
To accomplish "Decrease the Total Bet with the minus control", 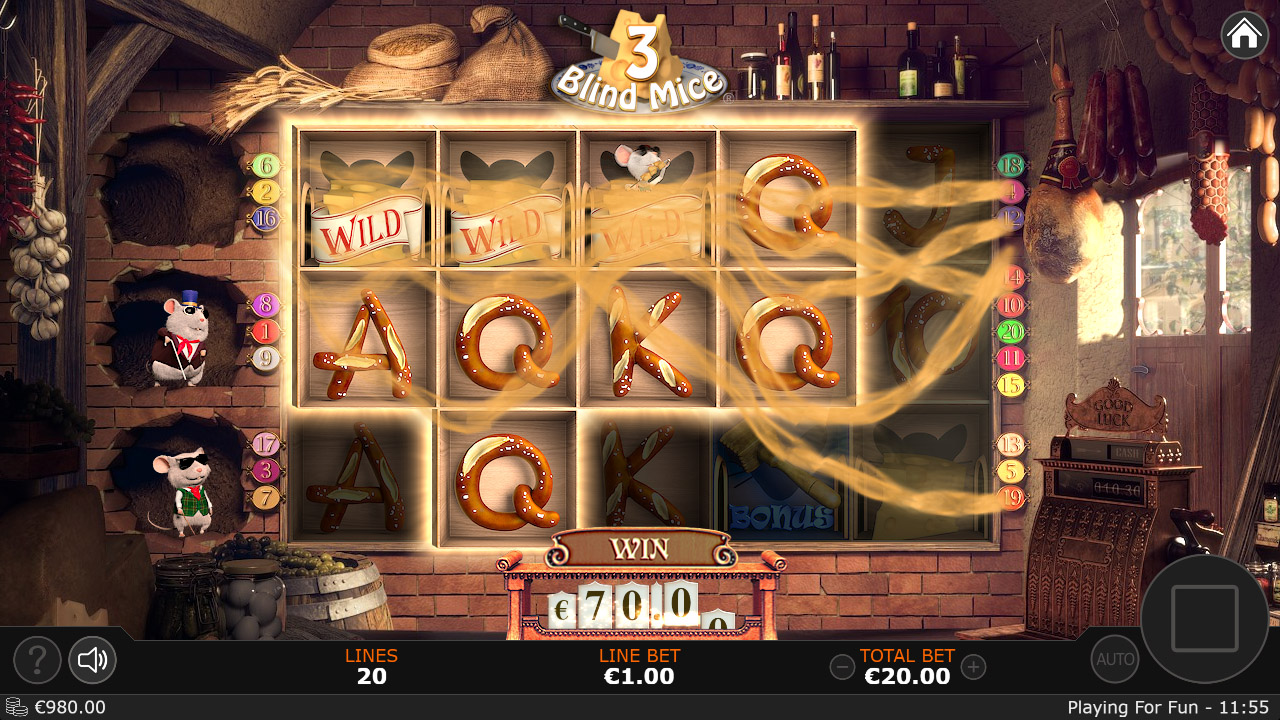I will pyautogui.click(x=841, y=666).
